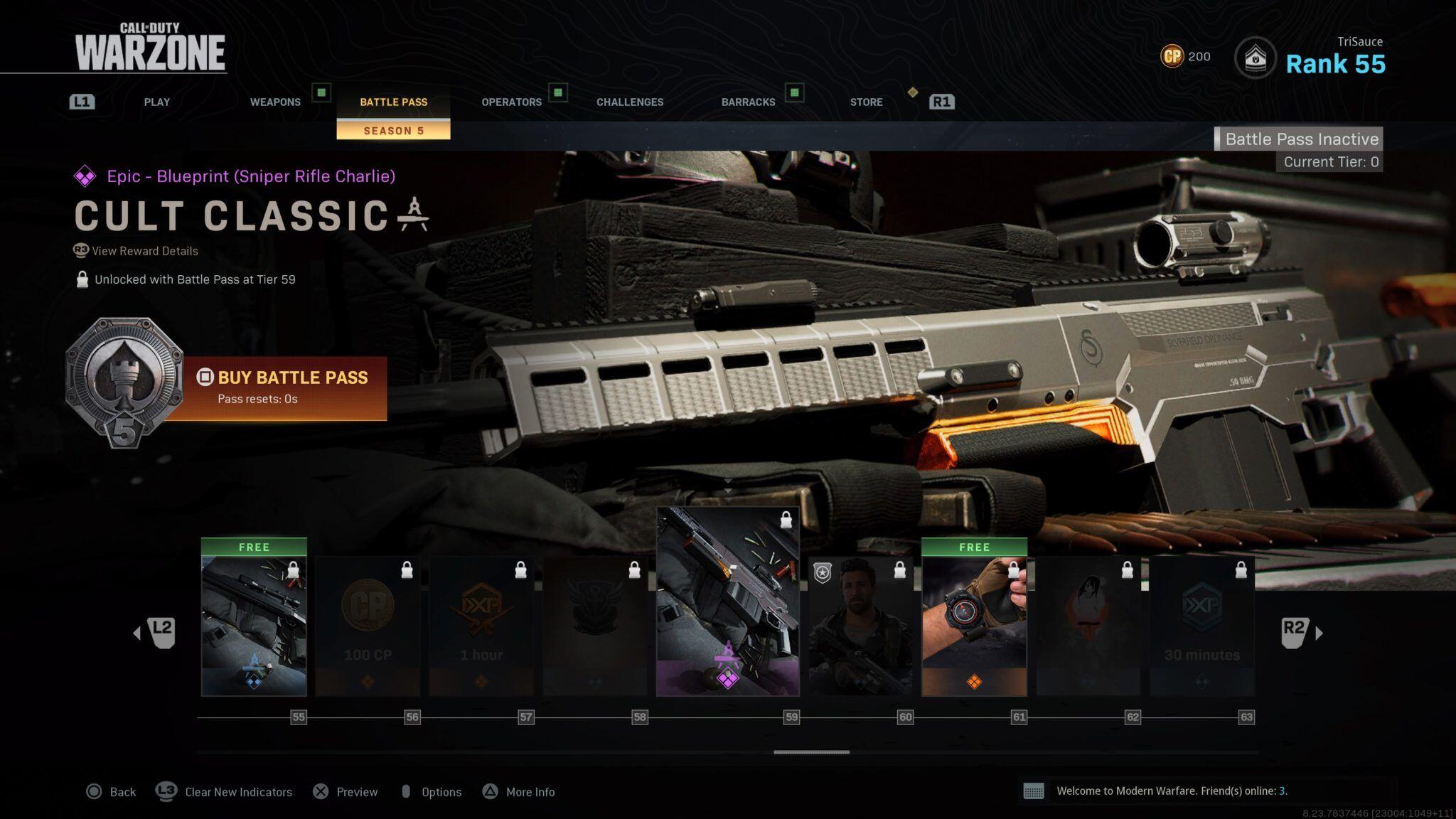This screenshot has height=819, width=1456.
Task: Choose the tier 62 girl silhouette reward
Action: [1088, 625]
